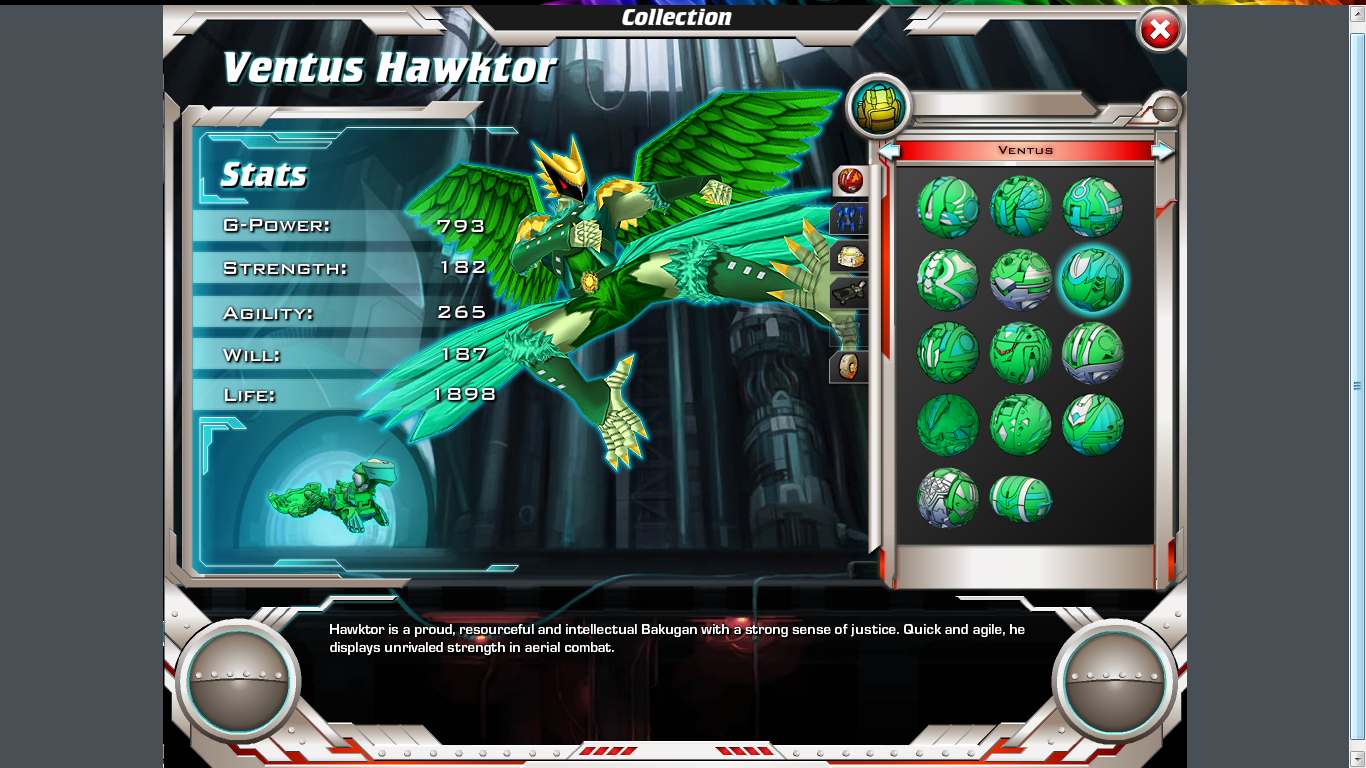Choose the green ball with red eye markings
The height and width of the screenshot is (768, 1366).
tap(1020, 353)
